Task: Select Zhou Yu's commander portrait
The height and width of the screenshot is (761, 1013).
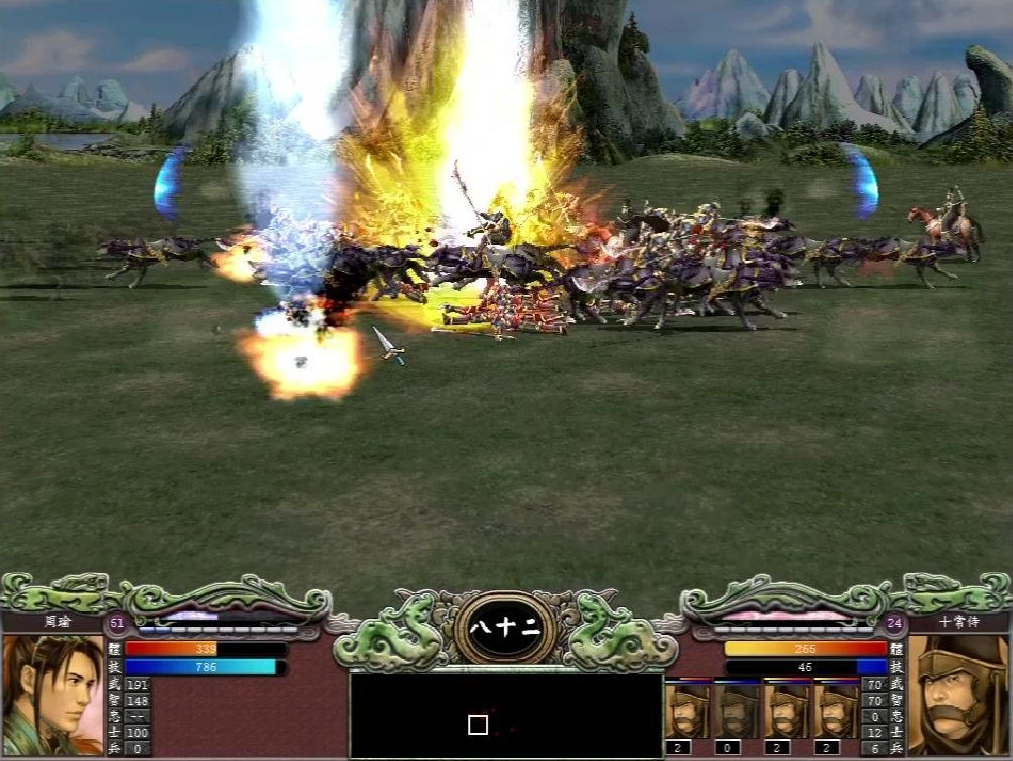Action: (52, 694)
